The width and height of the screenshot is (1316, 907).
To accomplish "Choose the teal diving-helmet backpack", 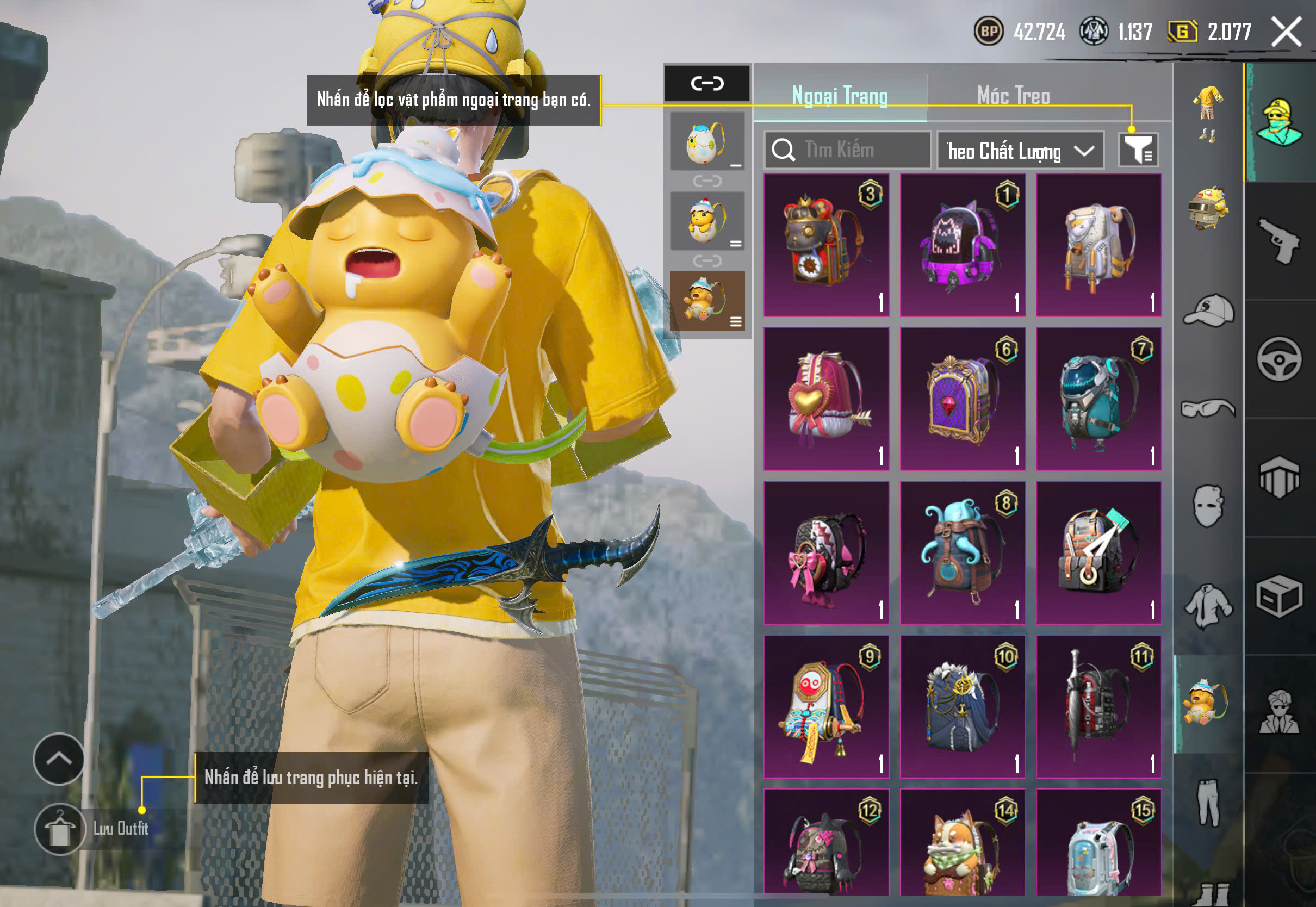I will point(1098,399).
